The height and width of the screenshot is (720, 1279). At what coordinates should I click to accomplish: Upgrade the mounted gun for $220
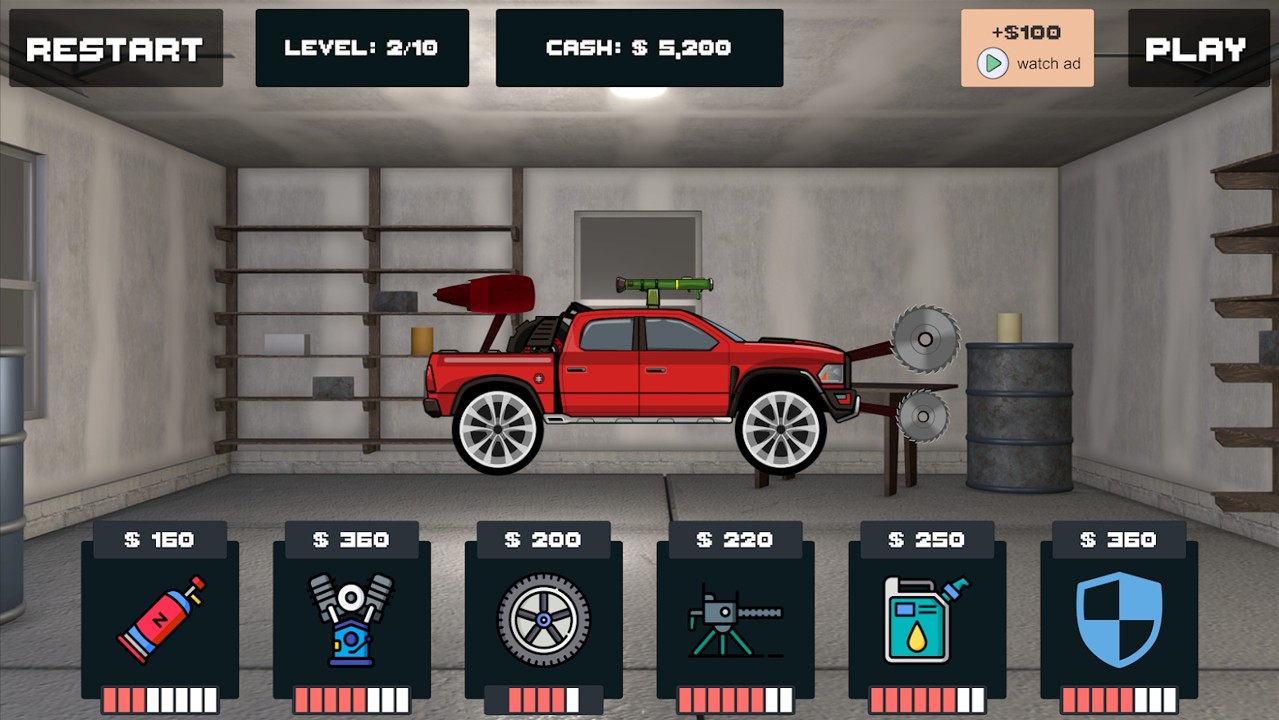(735, 619)
